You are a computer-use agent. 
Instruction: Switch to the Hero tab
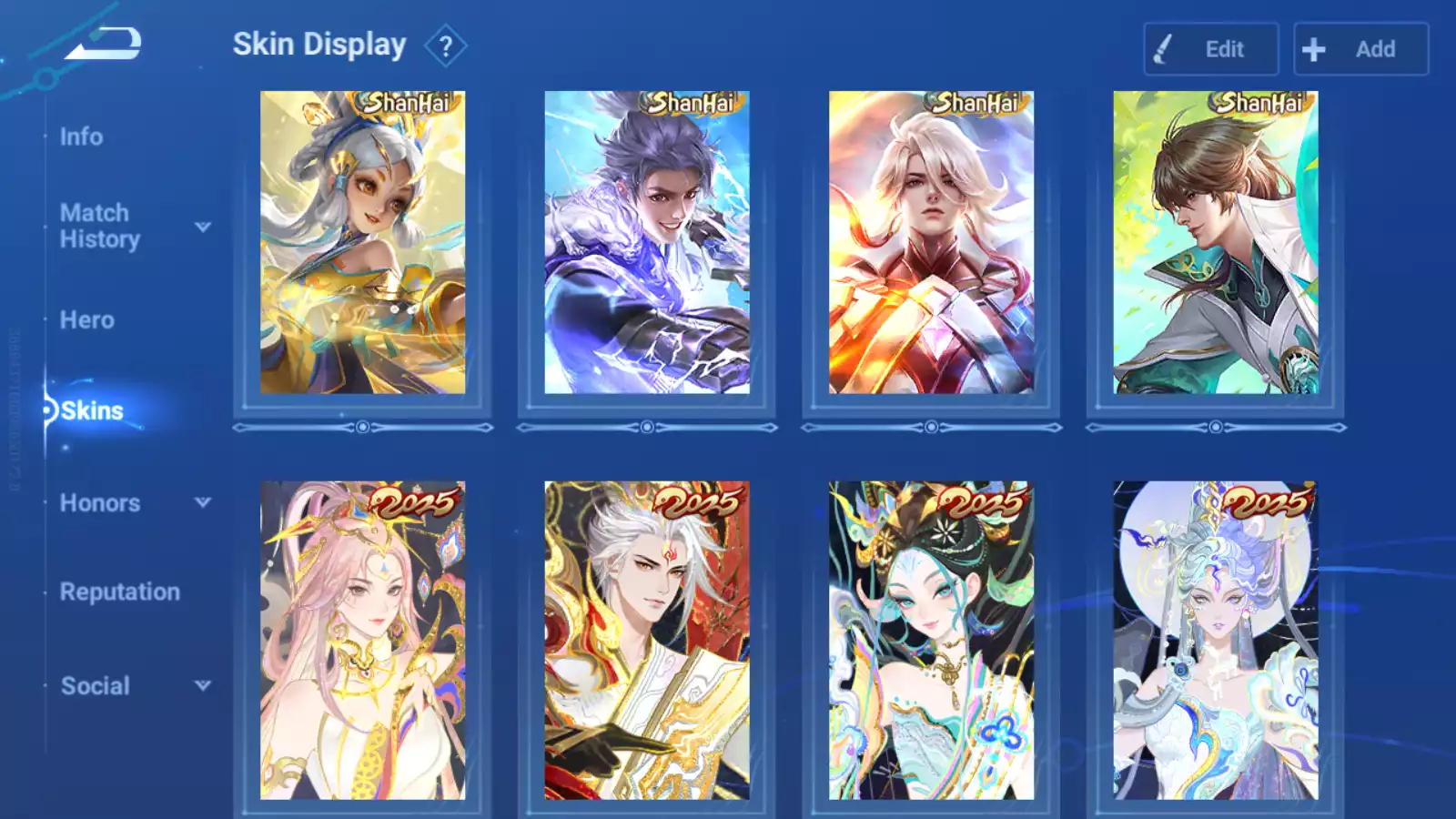[x=86, y=320]
